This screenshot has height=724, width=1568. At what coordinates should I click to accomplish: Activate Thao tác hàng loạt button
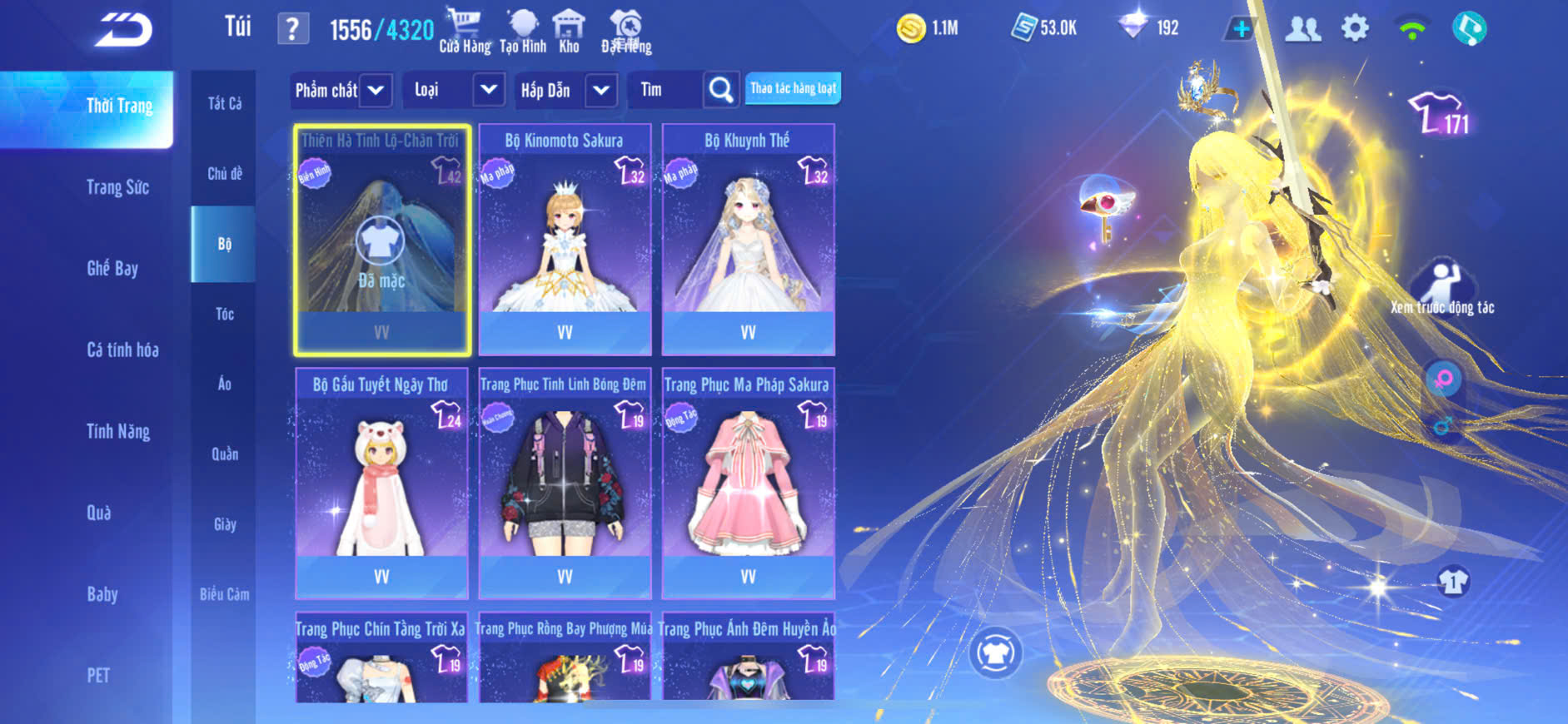[793, 88]
